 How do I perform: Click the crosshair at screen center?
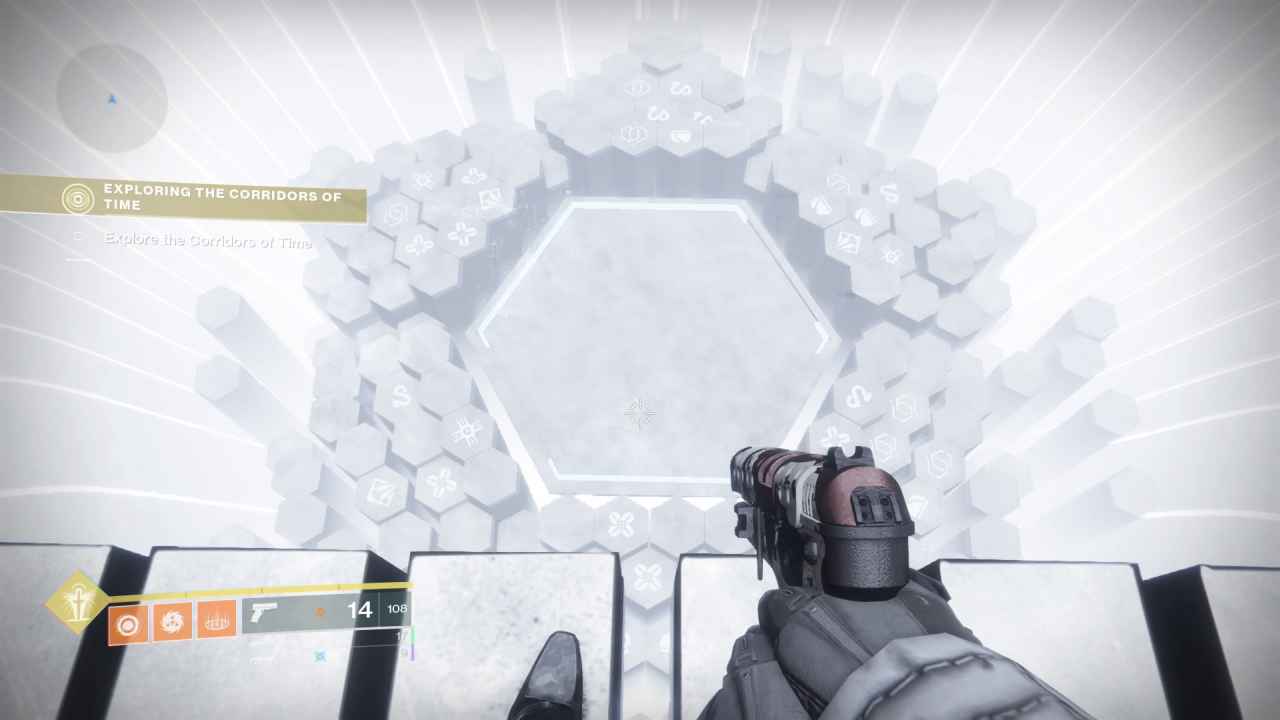pyautogui.click(x=638, y=415)
